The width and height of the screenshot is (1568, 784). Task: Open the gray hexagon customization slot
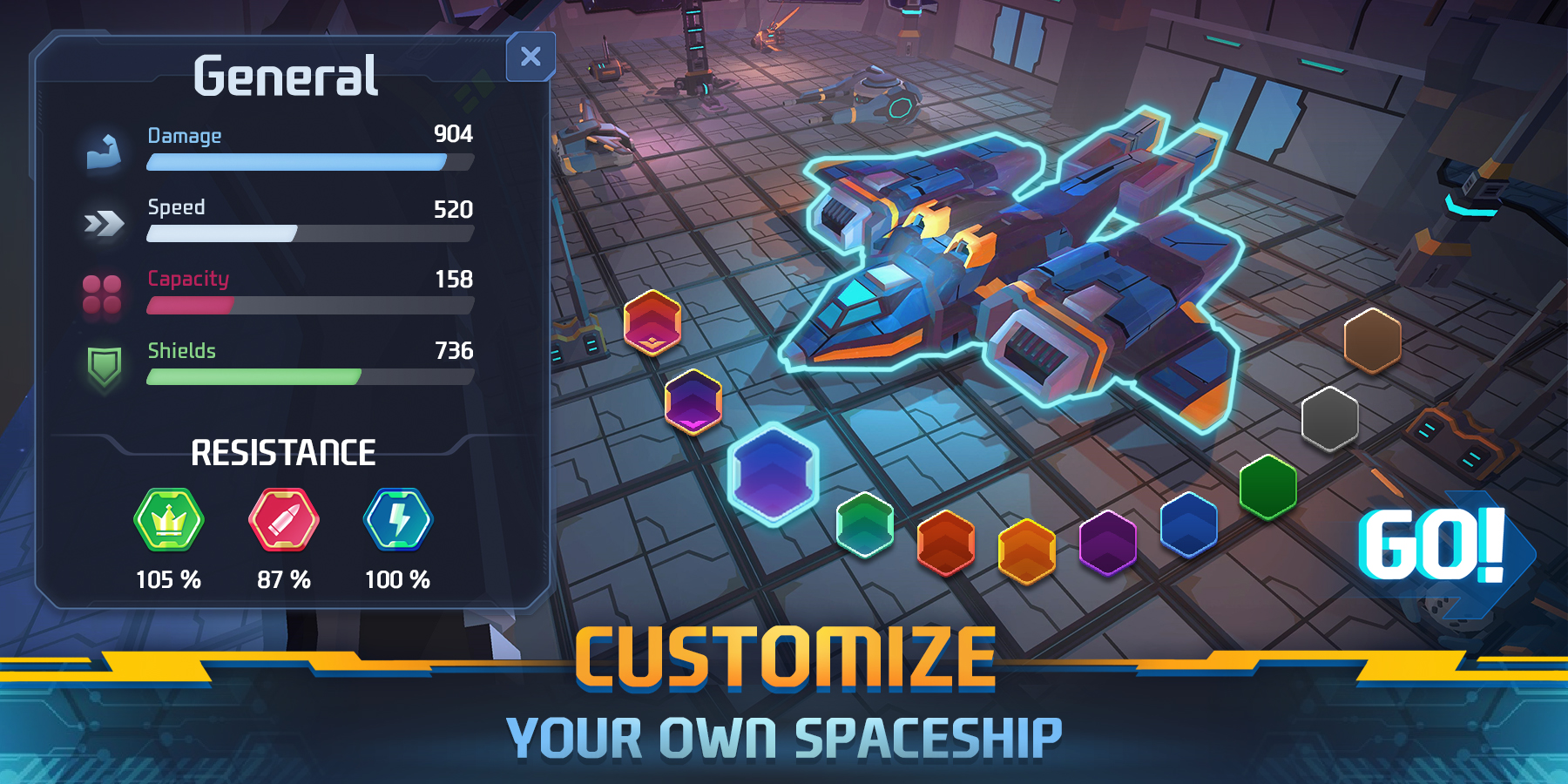1328,419
